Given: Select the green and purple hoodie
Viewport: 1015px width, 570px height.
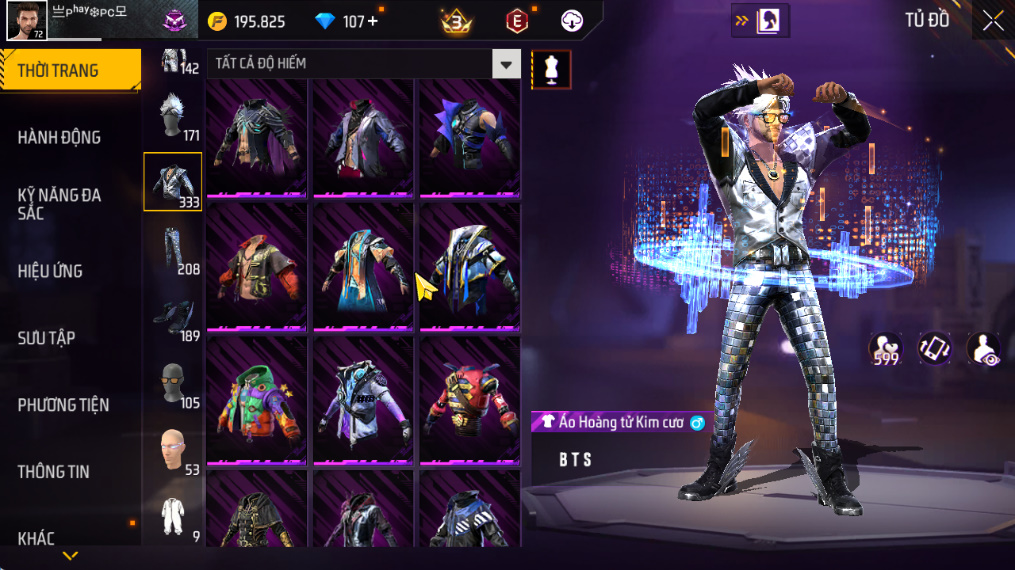Looking at the screenshot, I should [258, 402].
